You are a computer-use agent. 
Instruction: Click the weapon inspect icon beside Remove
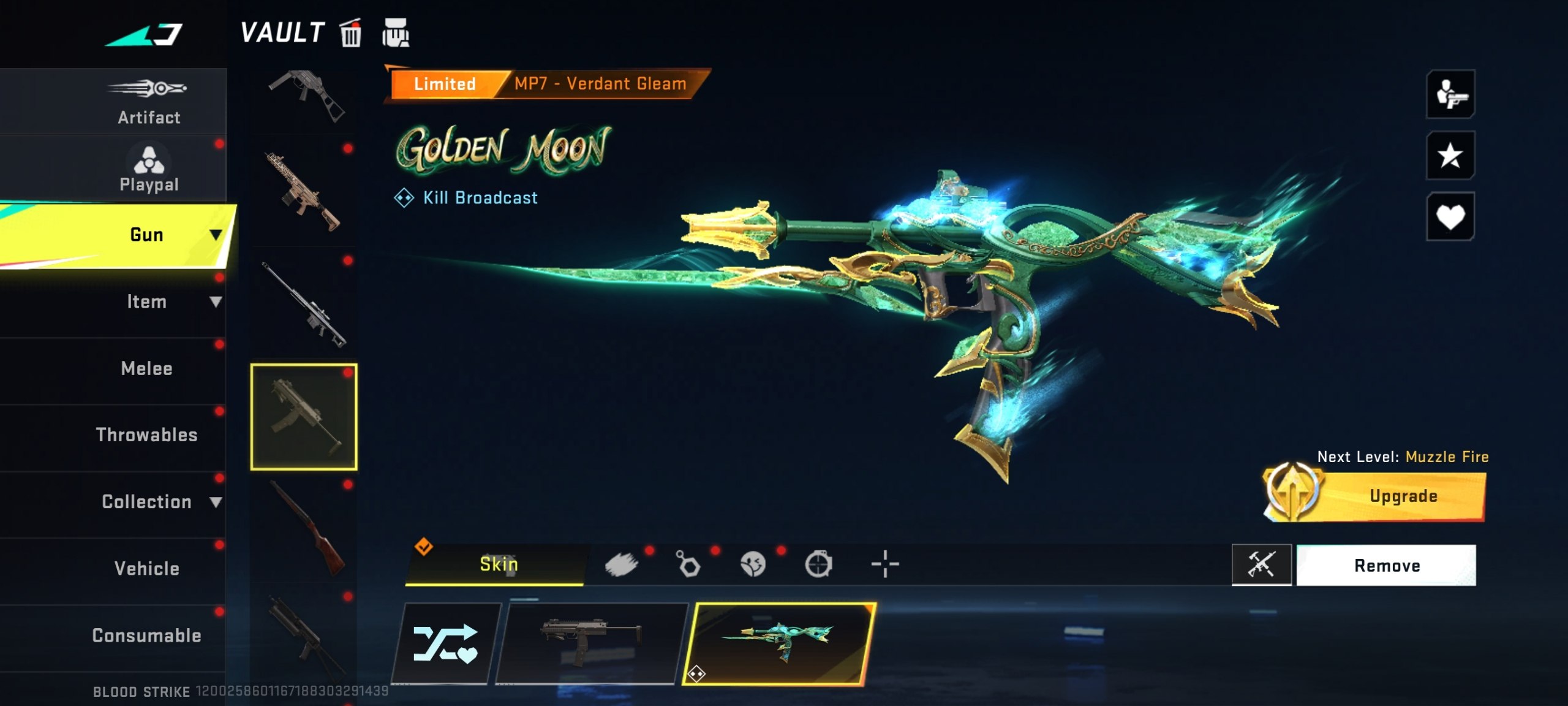pyautogui.click(x=1263, y=564)
